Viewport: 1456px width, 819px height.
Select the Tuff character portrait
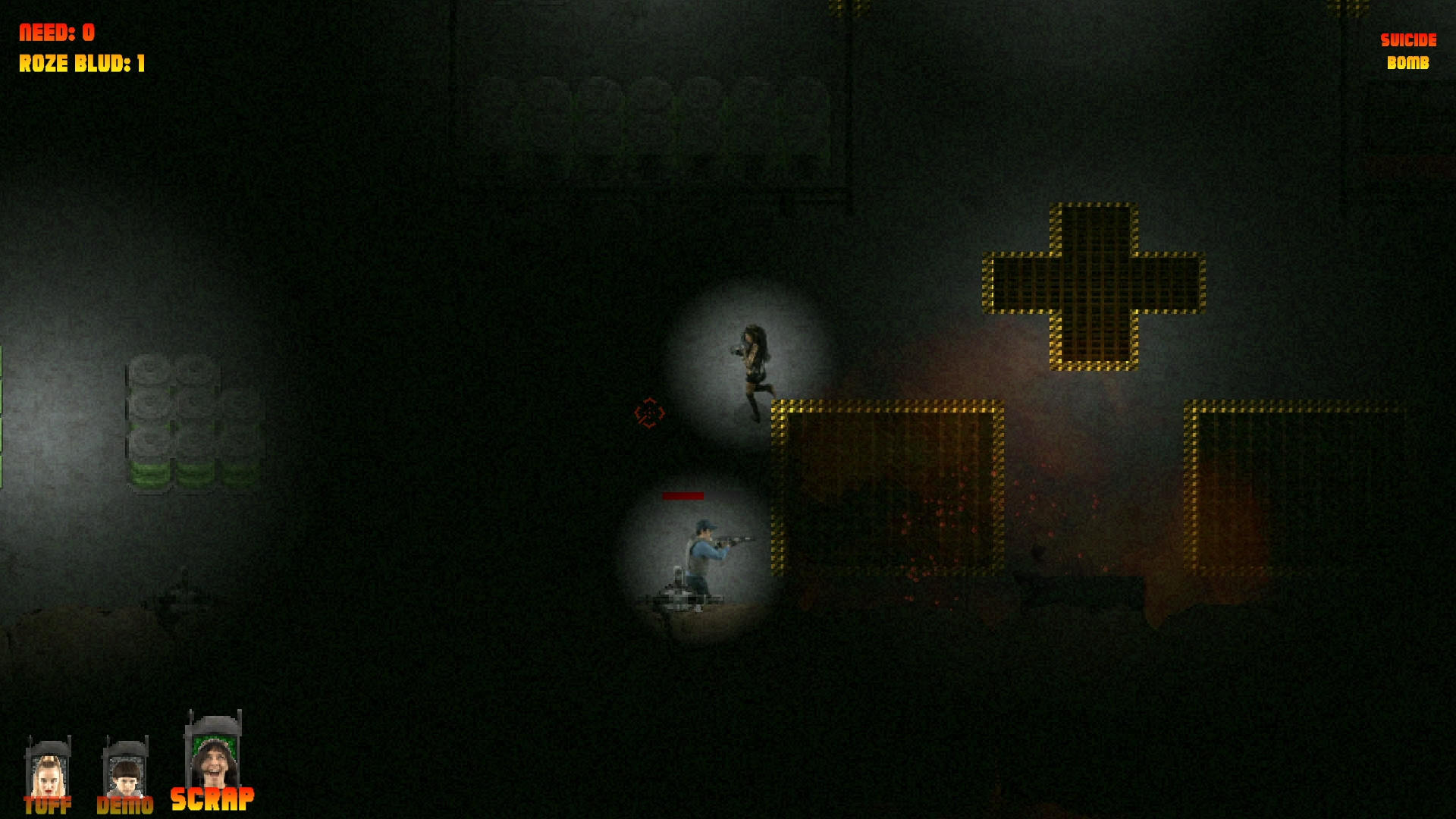click(x=48, y=773)
